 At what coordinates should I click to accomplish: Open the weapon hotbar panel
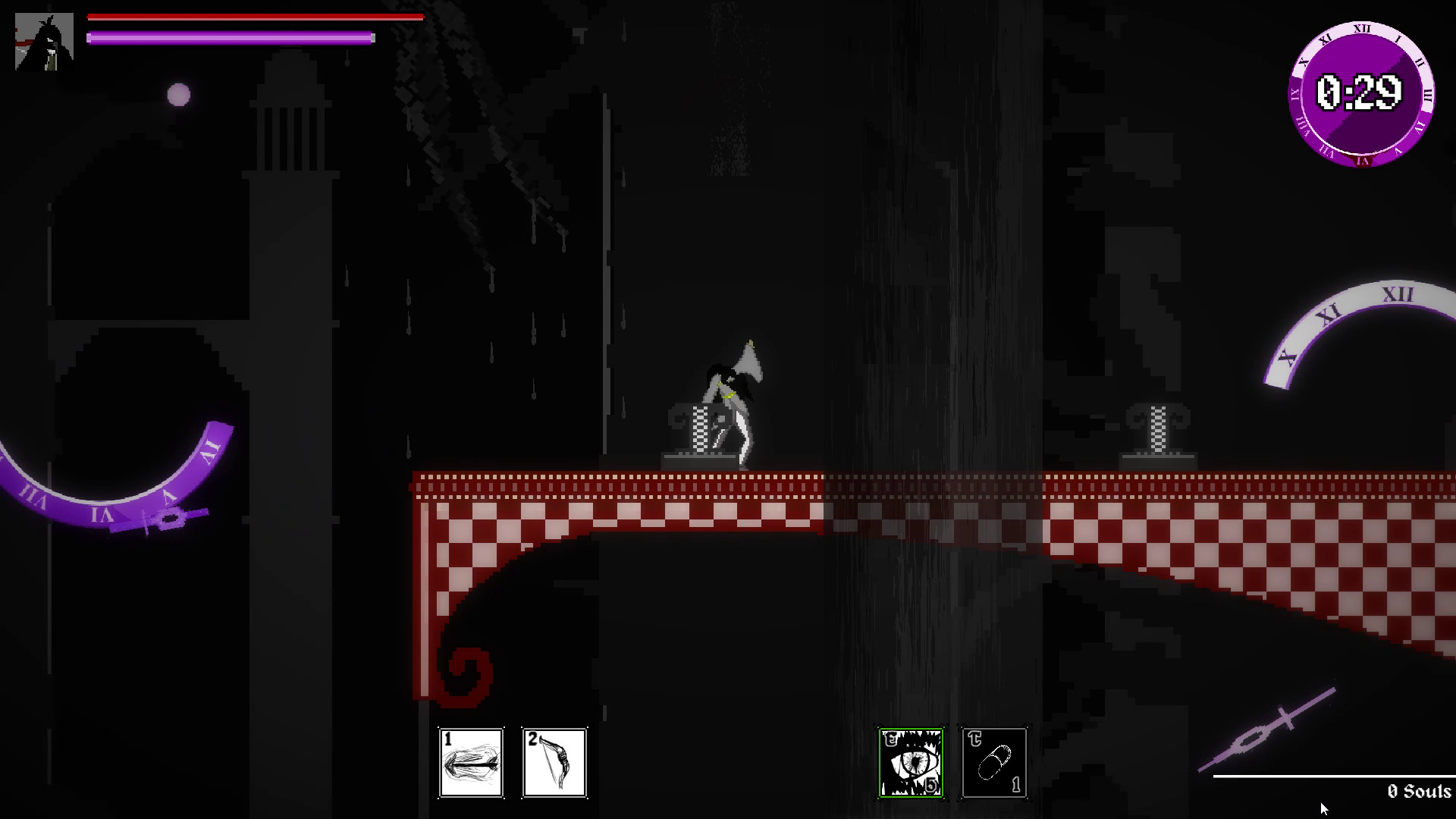tap(513, 763)
